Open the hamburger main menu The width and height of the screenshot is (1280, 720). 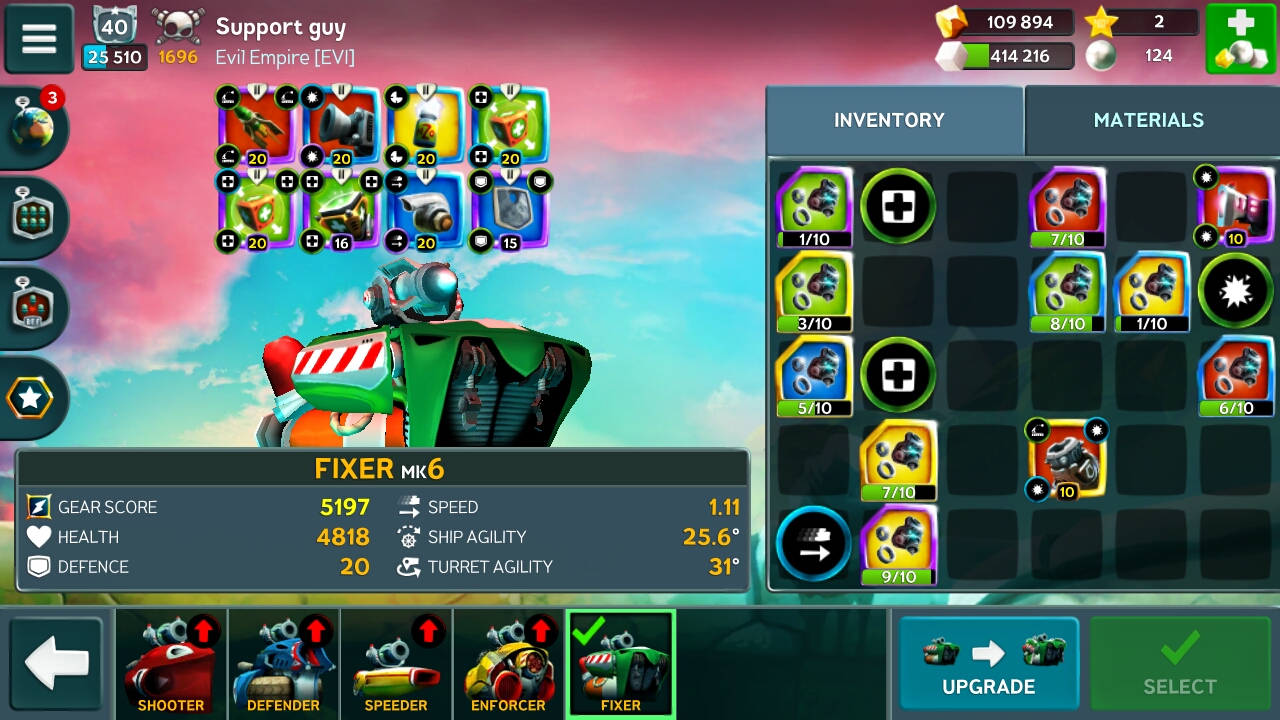pyautogui.click(x=39, y=39)
